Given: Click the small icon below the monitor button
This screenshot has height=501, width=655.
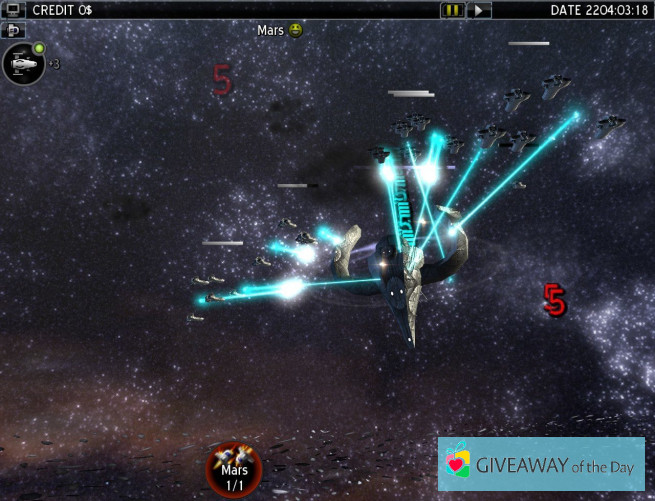Looking at the screenshot, I should [14, 30].
